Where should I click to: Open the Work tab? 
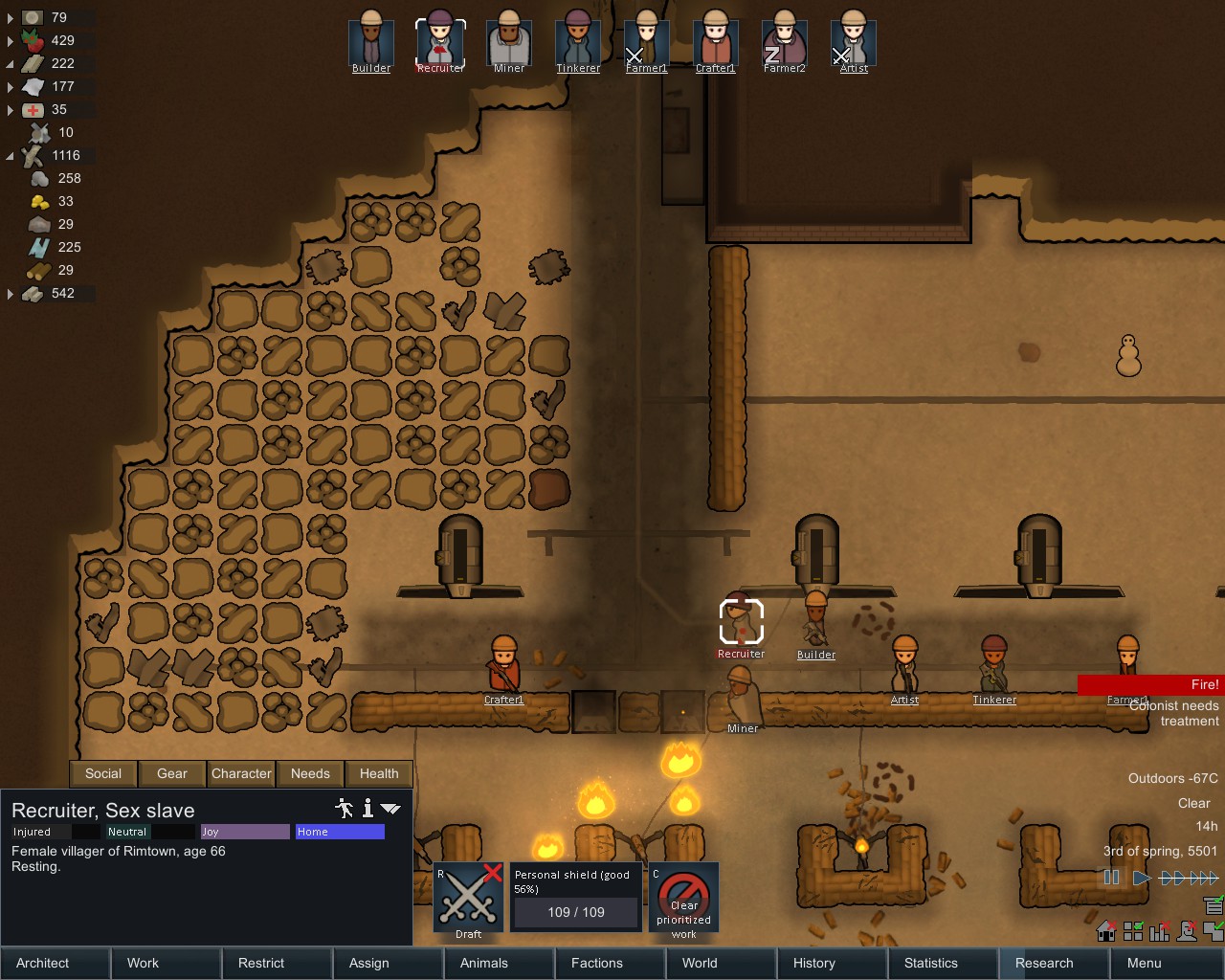(167, 963)
